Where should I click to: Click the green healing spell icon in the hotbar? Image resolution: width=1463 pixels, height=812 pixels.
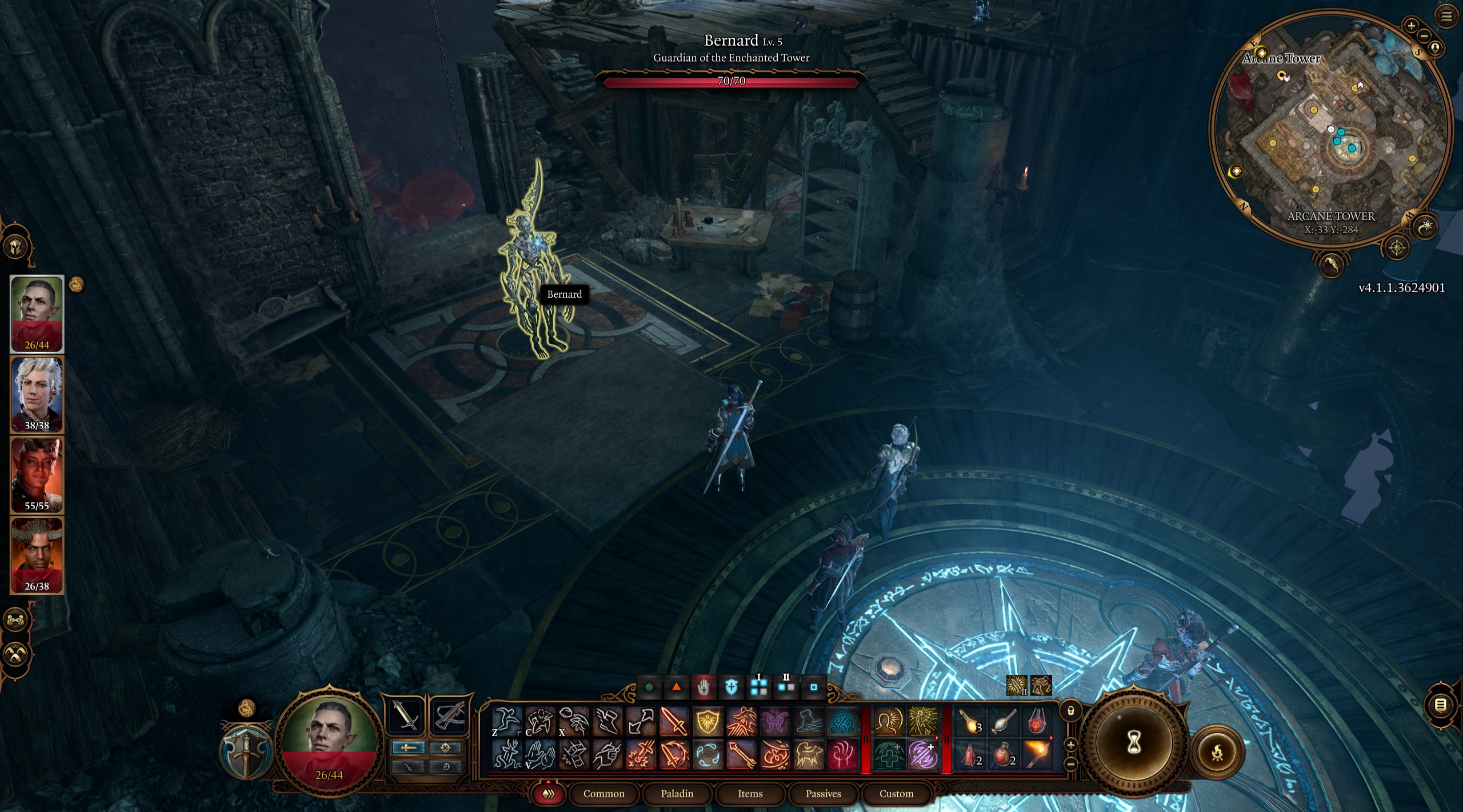[x=890, y=755]
